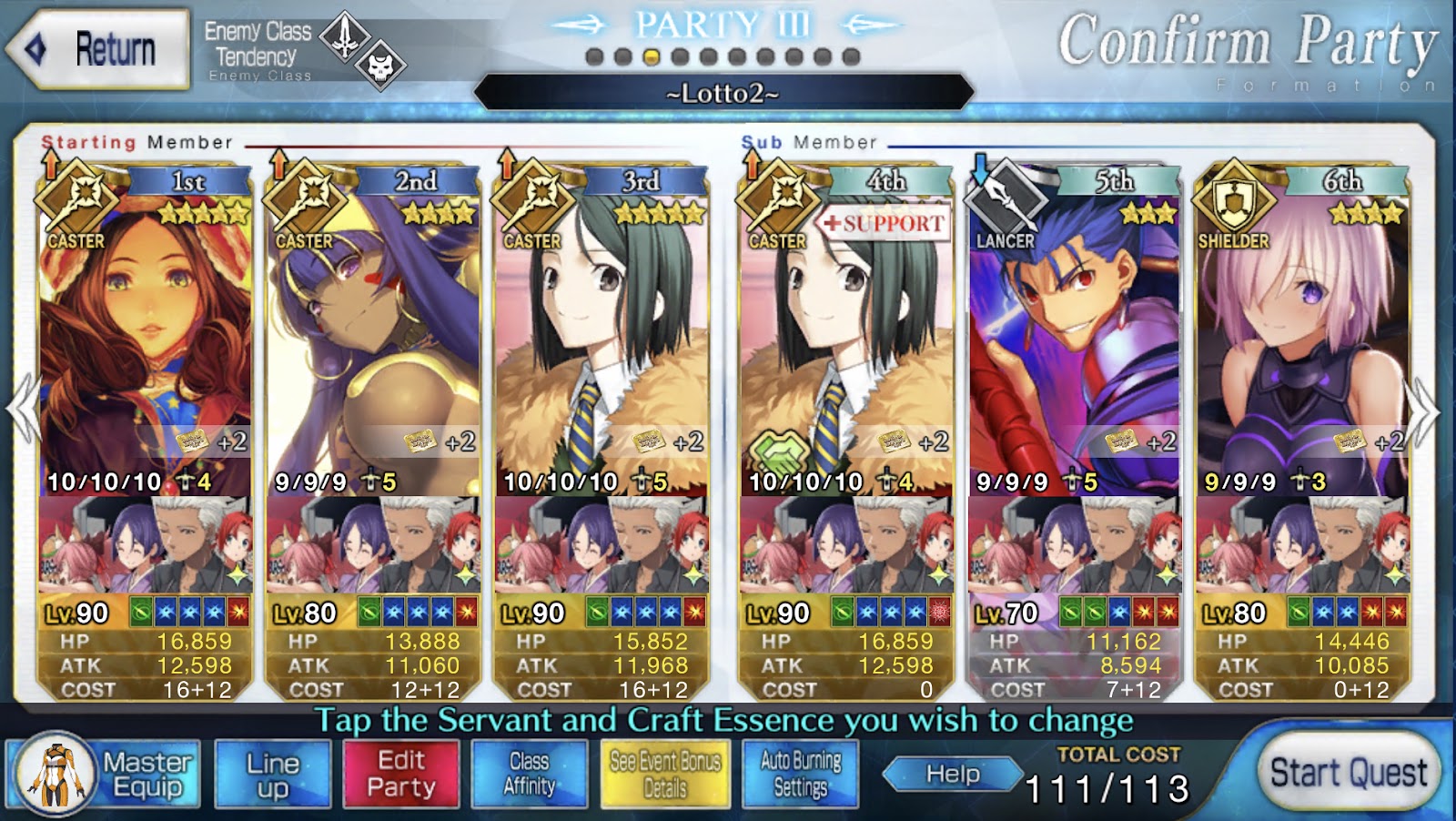Choose Edit Party
Viewport: 1456px width, 821px height.
[400, 775]
